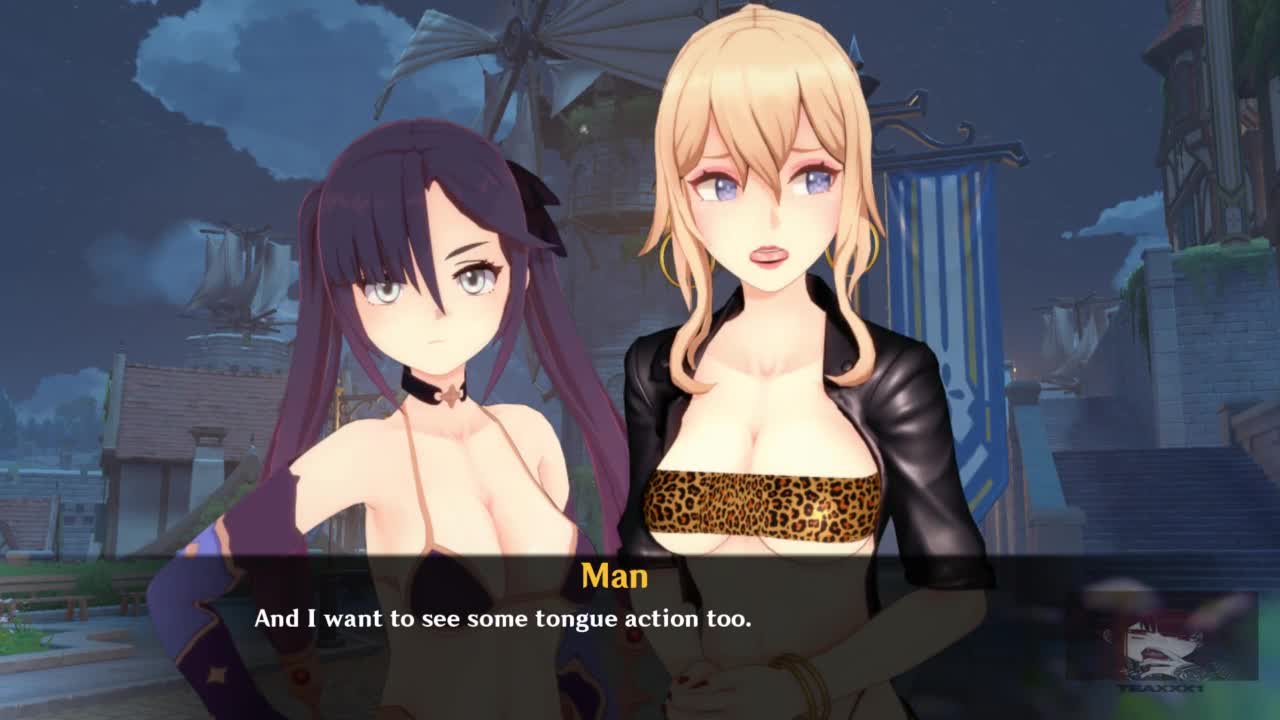Advance the Man's dialogue text box

(x=640, y=630)
